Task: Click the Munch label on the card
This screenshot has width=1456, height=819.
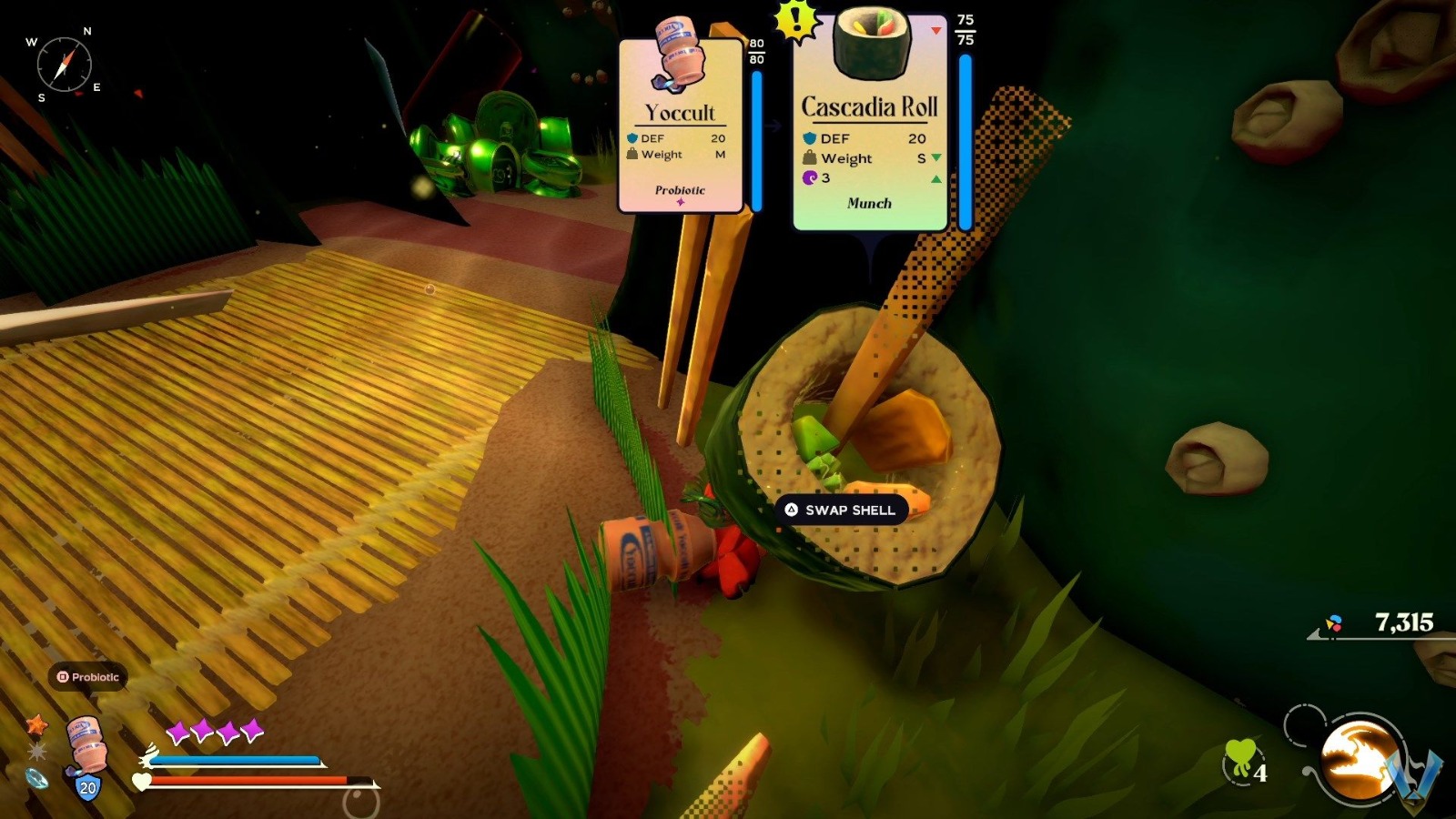Action: pyautogui.click(x=870, y=203)
